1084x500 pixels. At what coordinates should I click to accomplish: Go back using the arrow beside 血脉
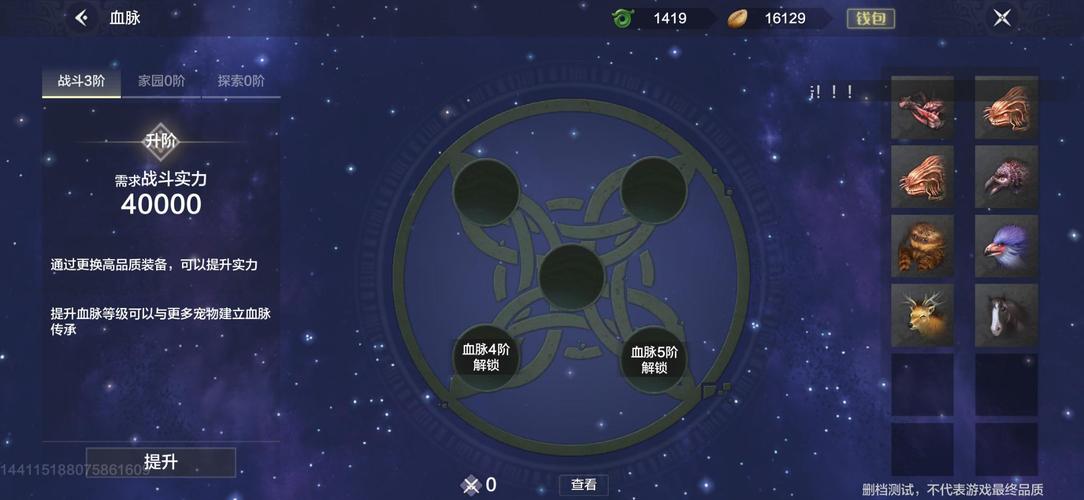(82, 18)
